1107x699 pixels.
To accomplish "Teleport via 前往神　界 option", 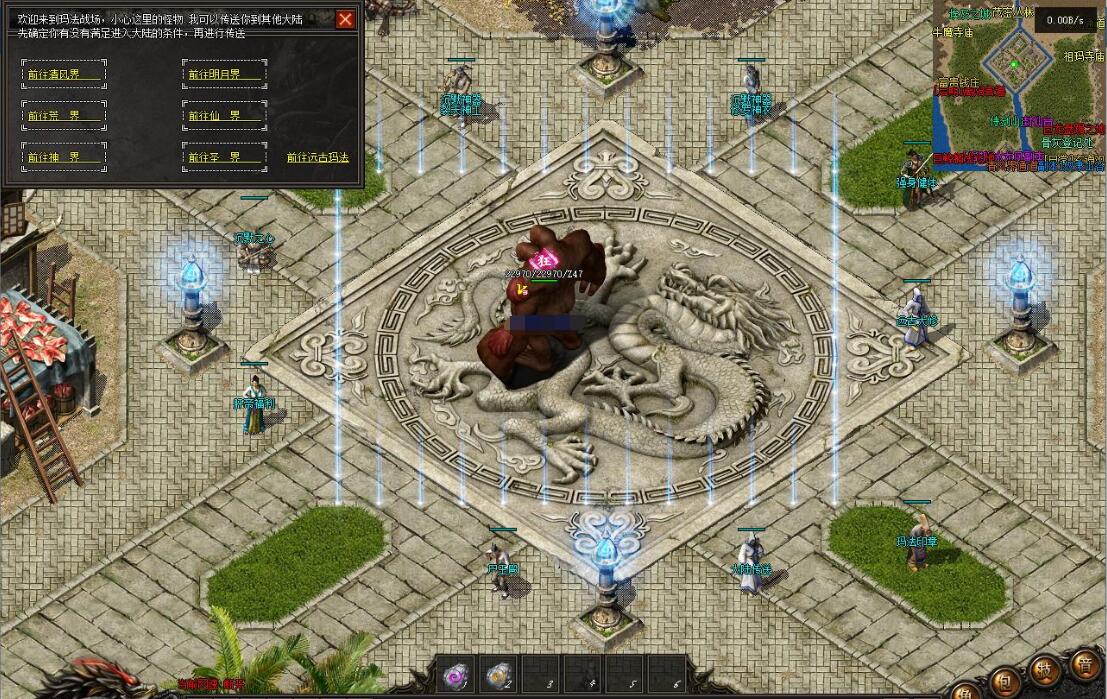I will point(63,157).
